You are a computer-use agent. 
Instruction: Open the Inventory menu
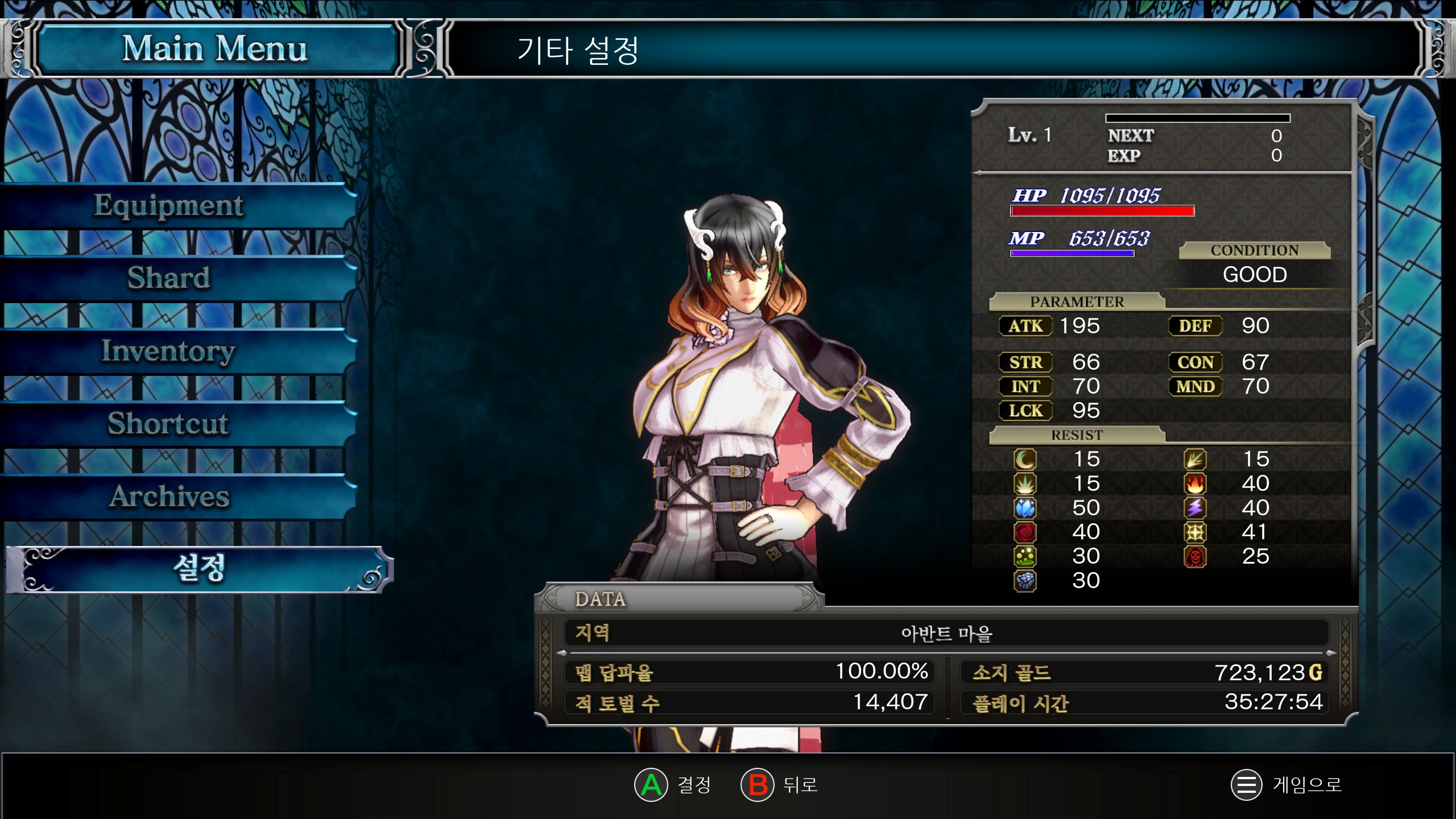(169, 351)
